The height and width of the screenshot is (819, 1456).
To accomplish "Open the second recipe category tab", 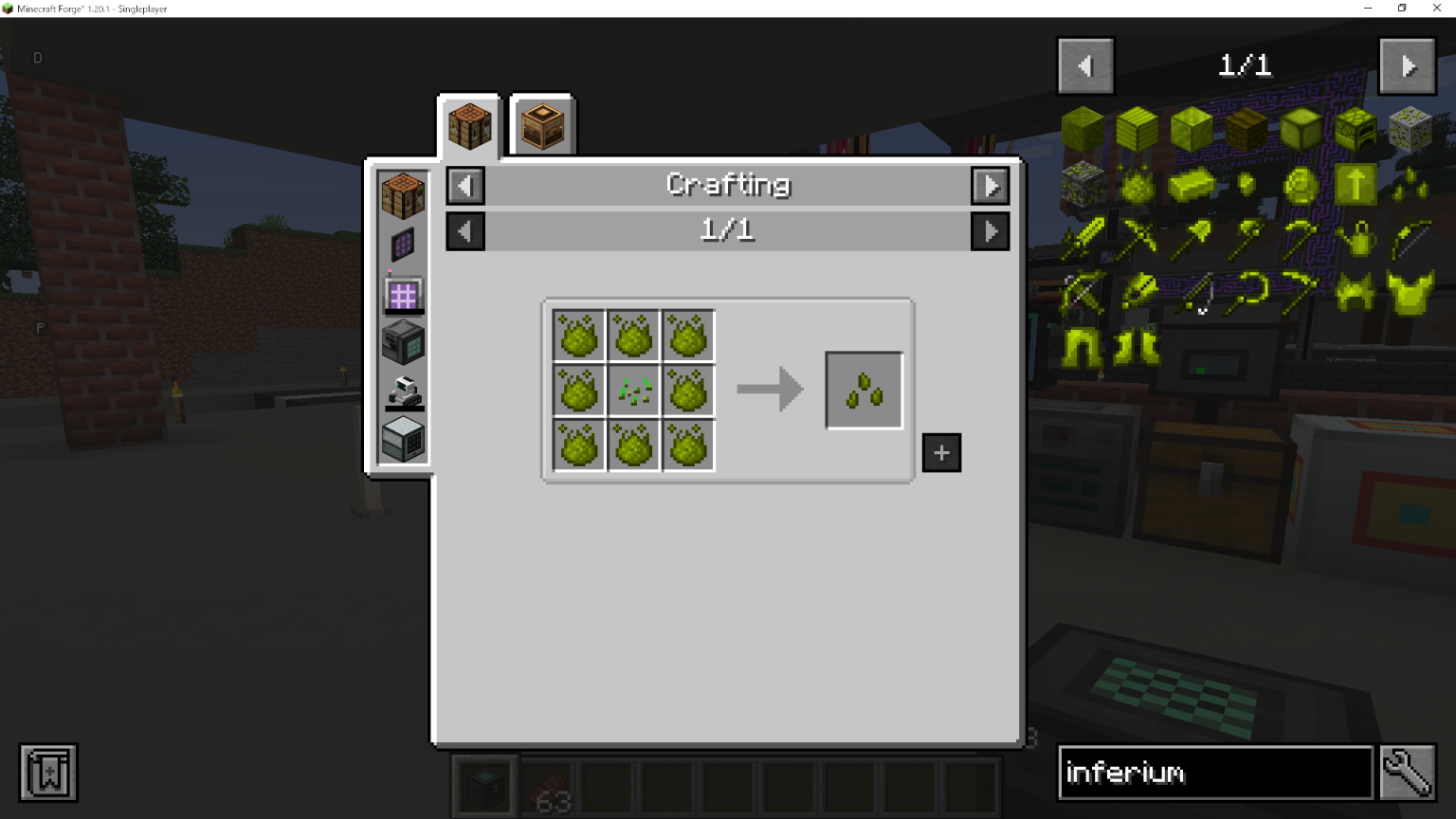I will click(x=540, y=124).
